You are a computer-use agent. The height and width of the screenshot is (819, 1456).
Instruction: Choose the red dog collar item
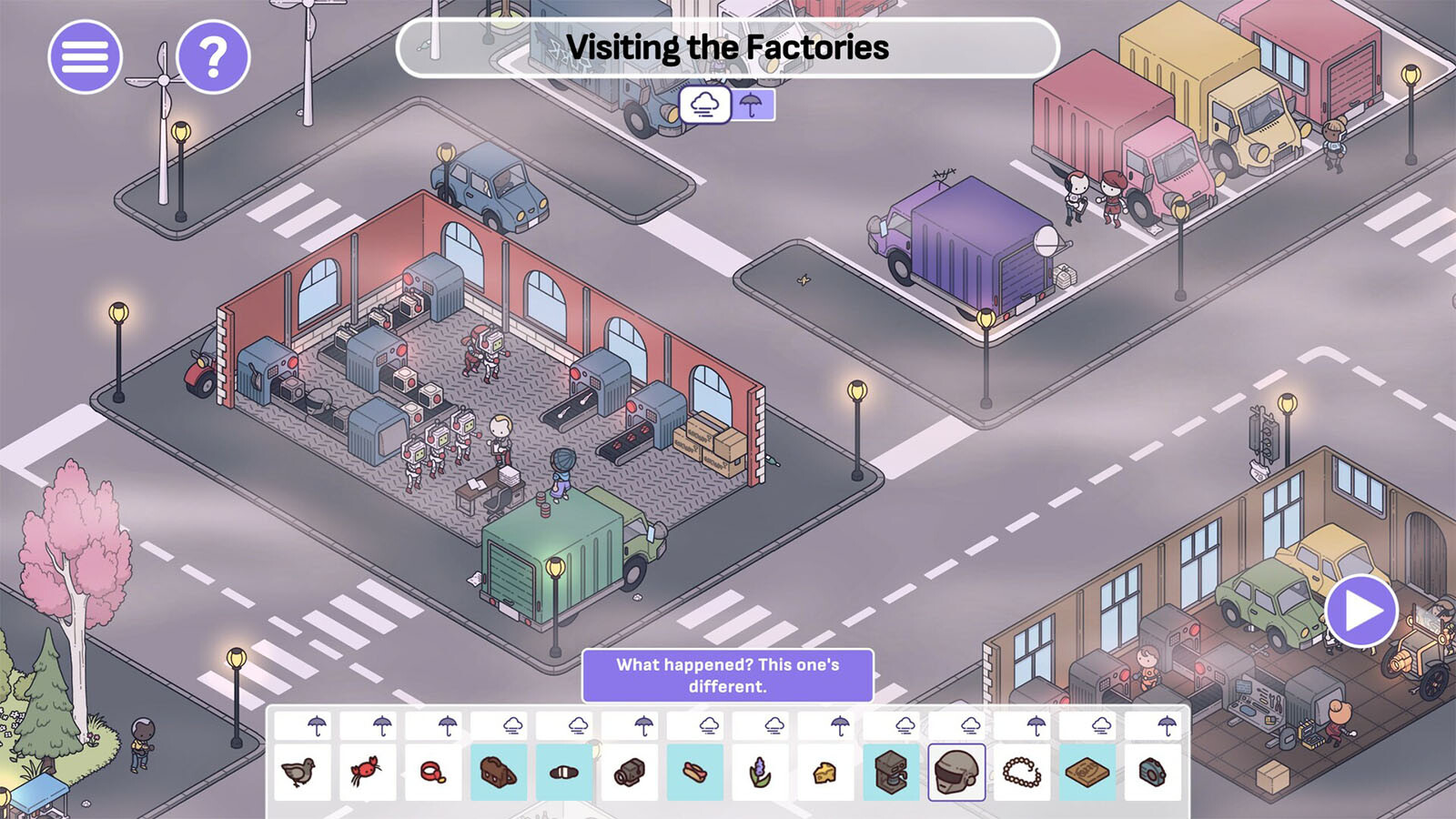433,773
